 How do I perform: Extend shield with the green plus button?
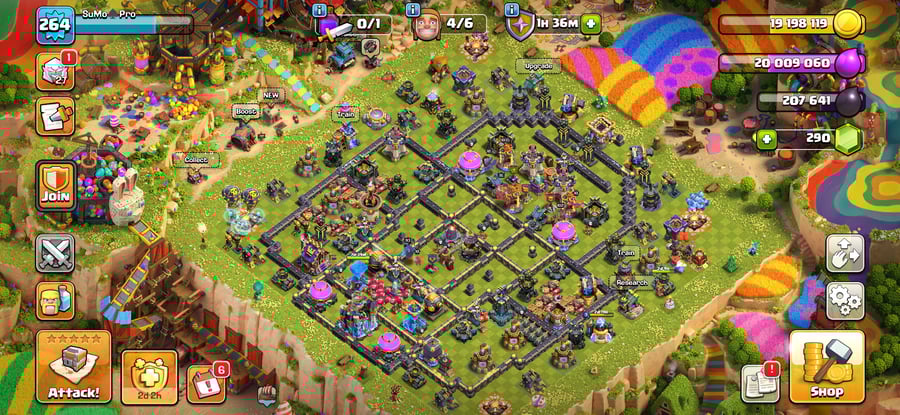591,23
